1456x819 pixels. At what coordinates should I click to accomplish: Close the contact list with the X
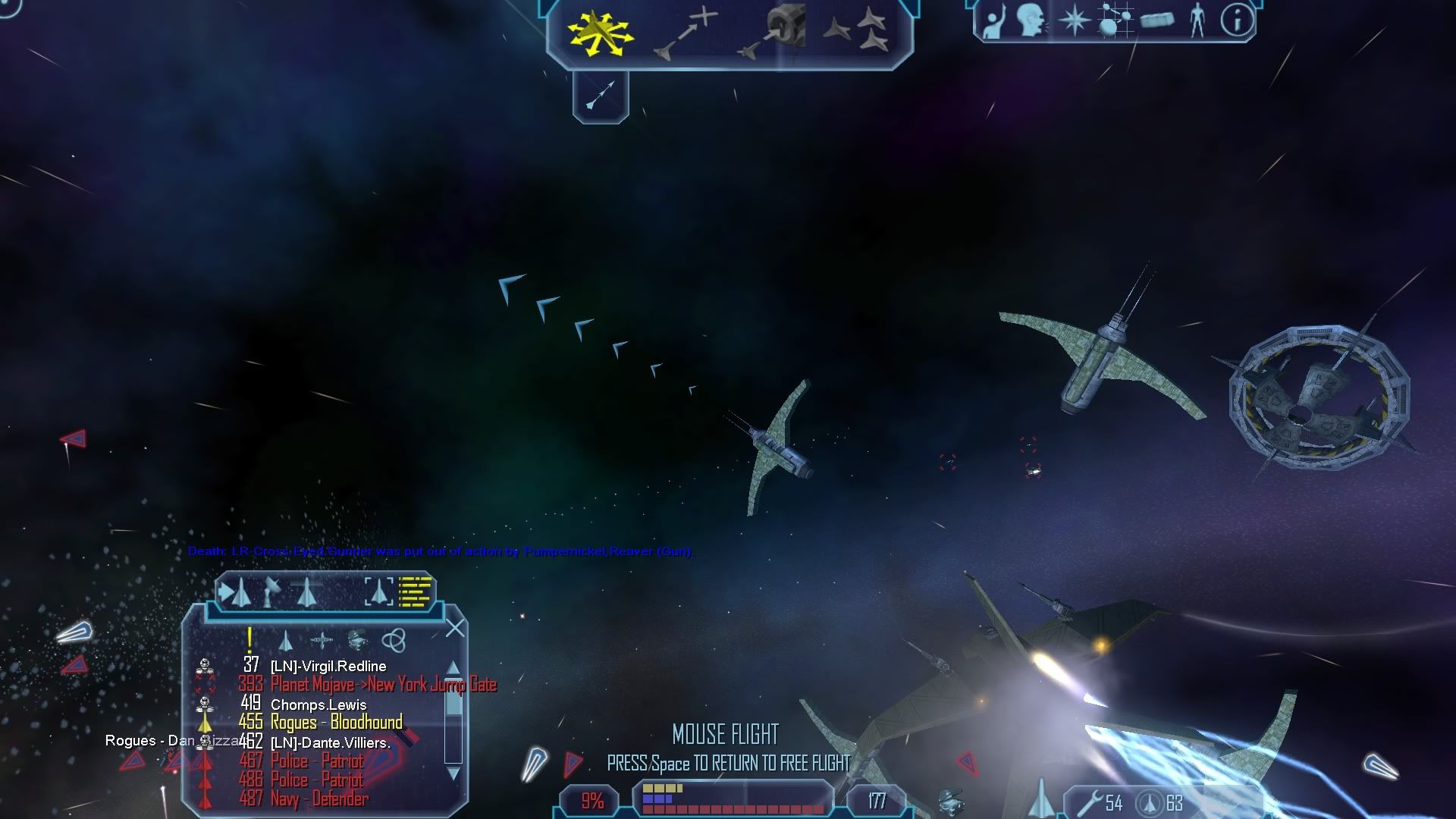(x=455, y=628)
